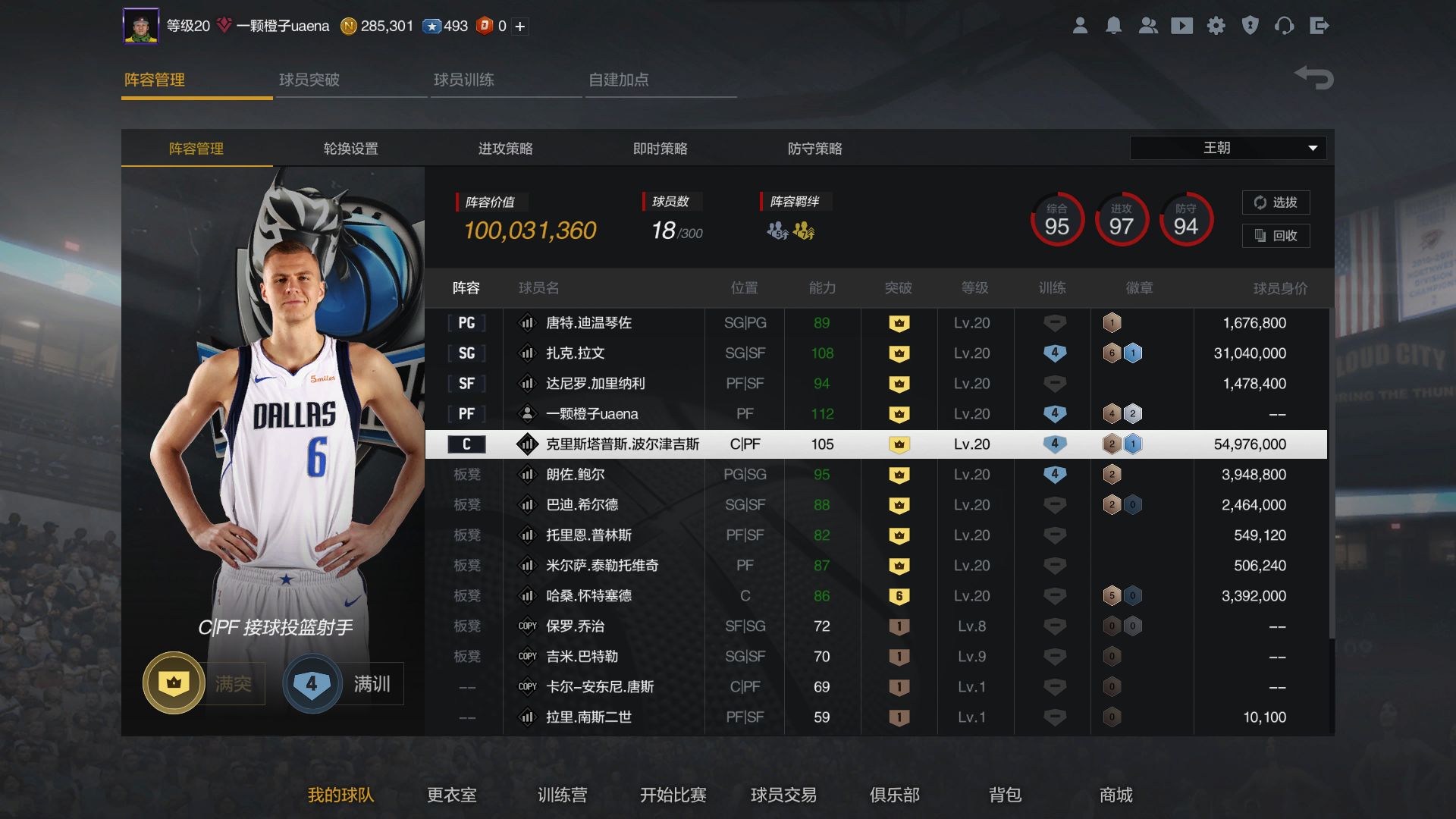Click the video player icon in top bar
Image resolution: width=1456 pixels, height=819 pixels.
[x=1182, y=25]
